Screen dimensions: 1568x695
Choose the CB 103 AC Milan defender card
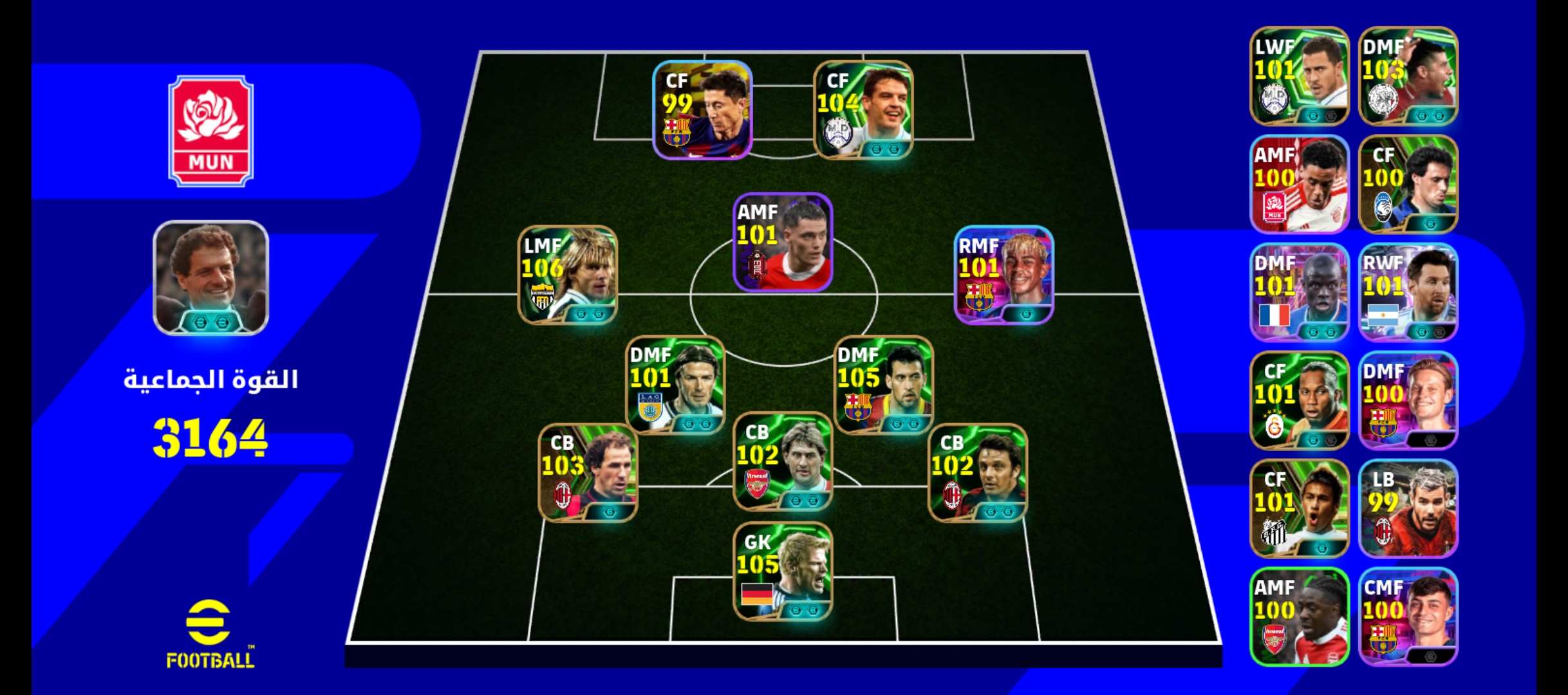click(x=588, y=472)
